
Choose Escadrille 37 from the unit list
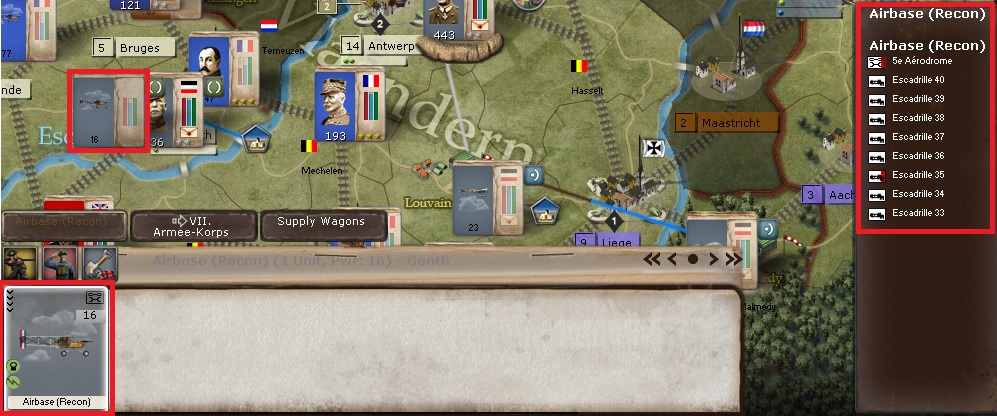[917, 137]
